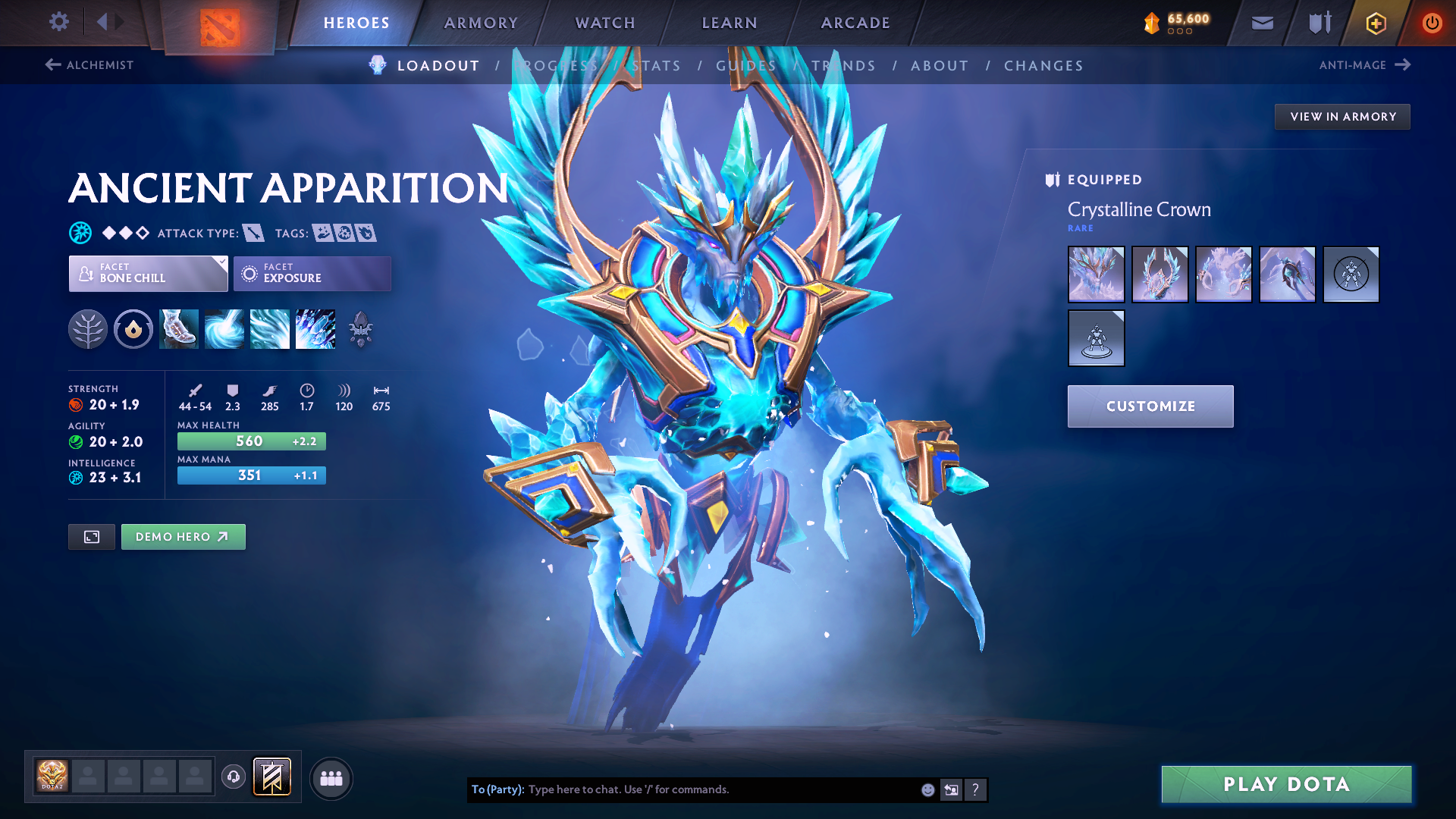Click the DEMO HERO button

click(x=183, y=536)
